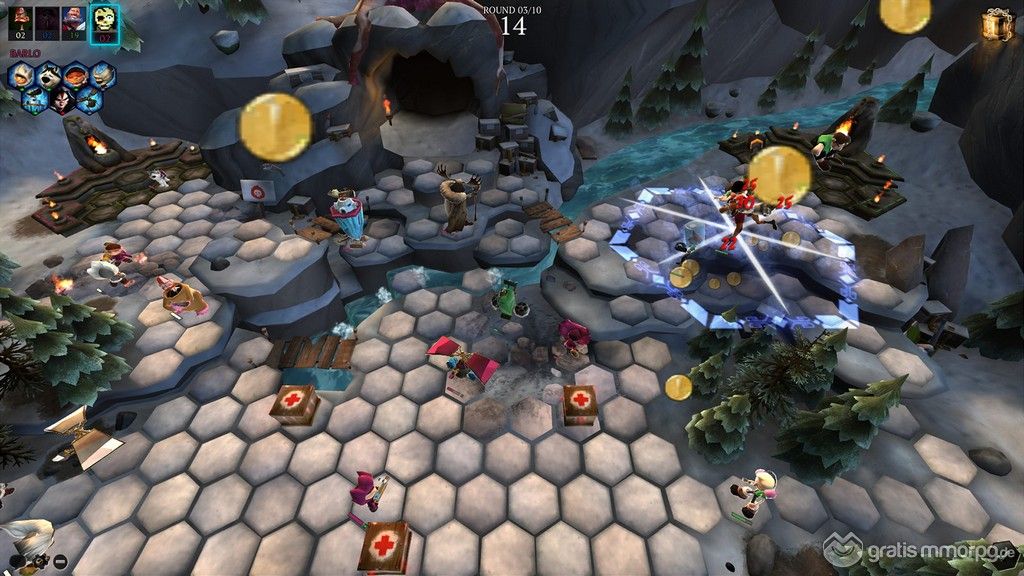Select the skull-faced player portrait
The width and height of the screenshot is (1024, 576).
pyautogui.click(x=104, y=22)
